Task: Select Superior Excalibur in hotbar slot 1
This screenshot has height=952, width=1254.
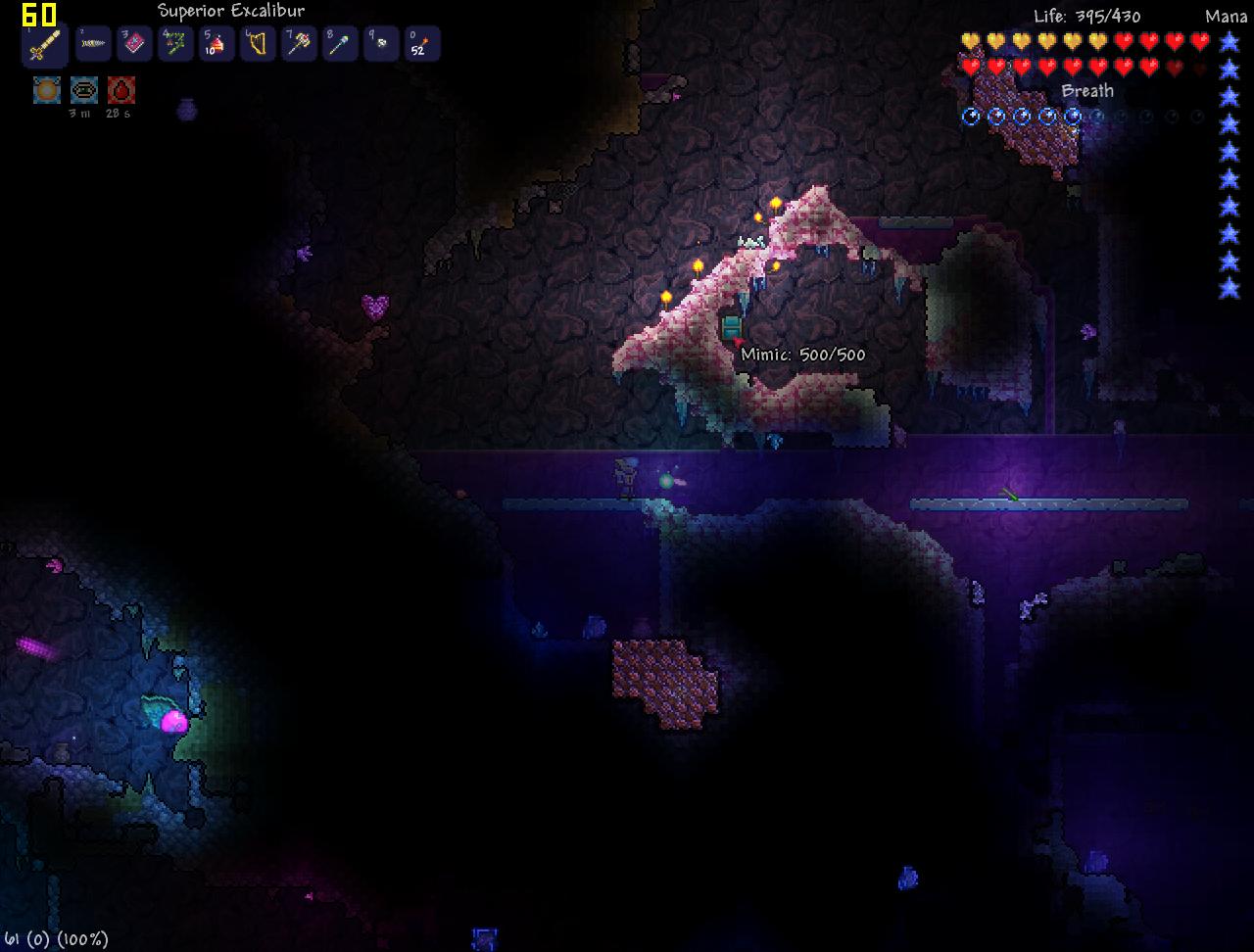Action: 45,43
